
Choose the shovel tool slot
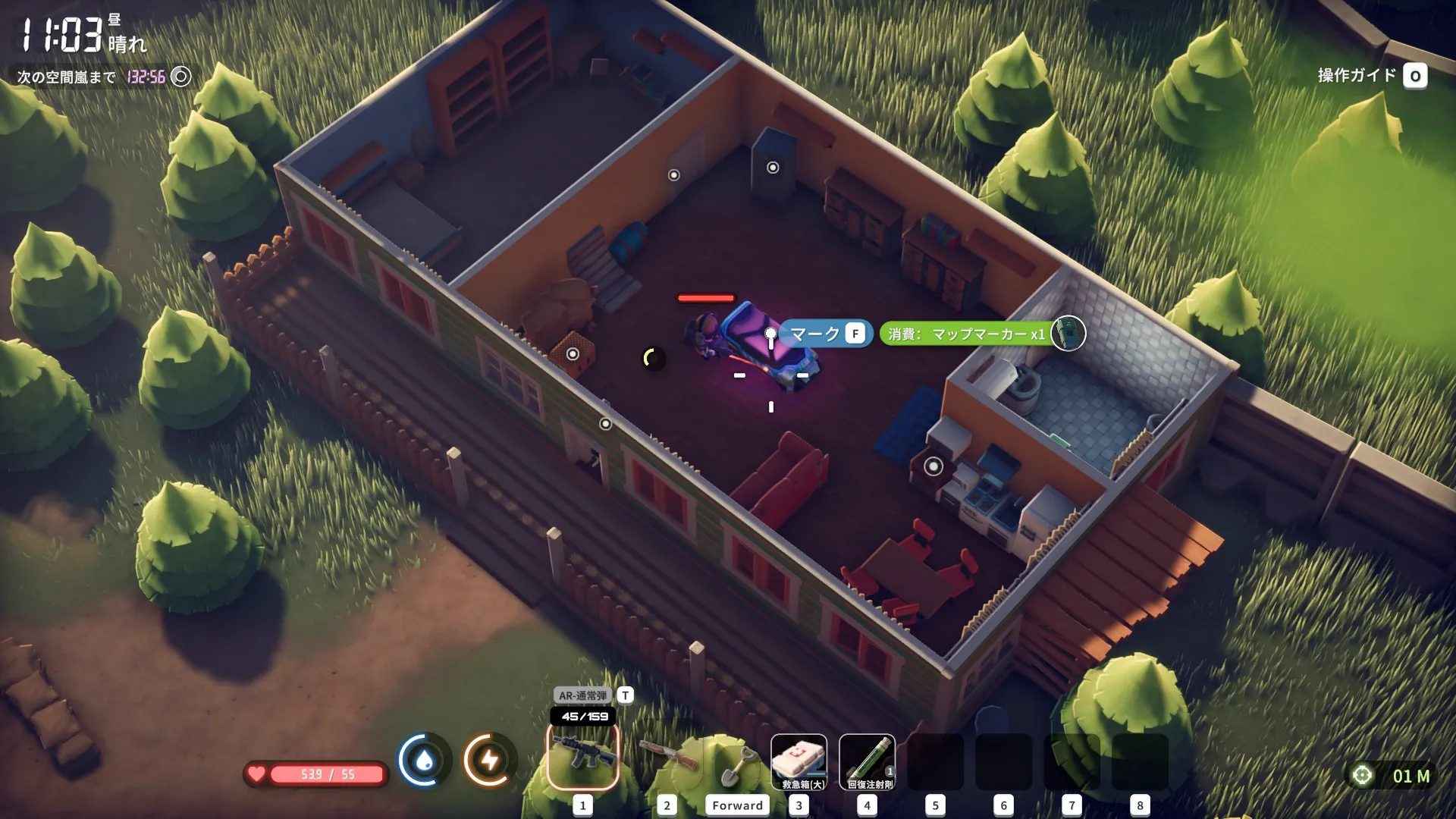click(x=736, y=764)
